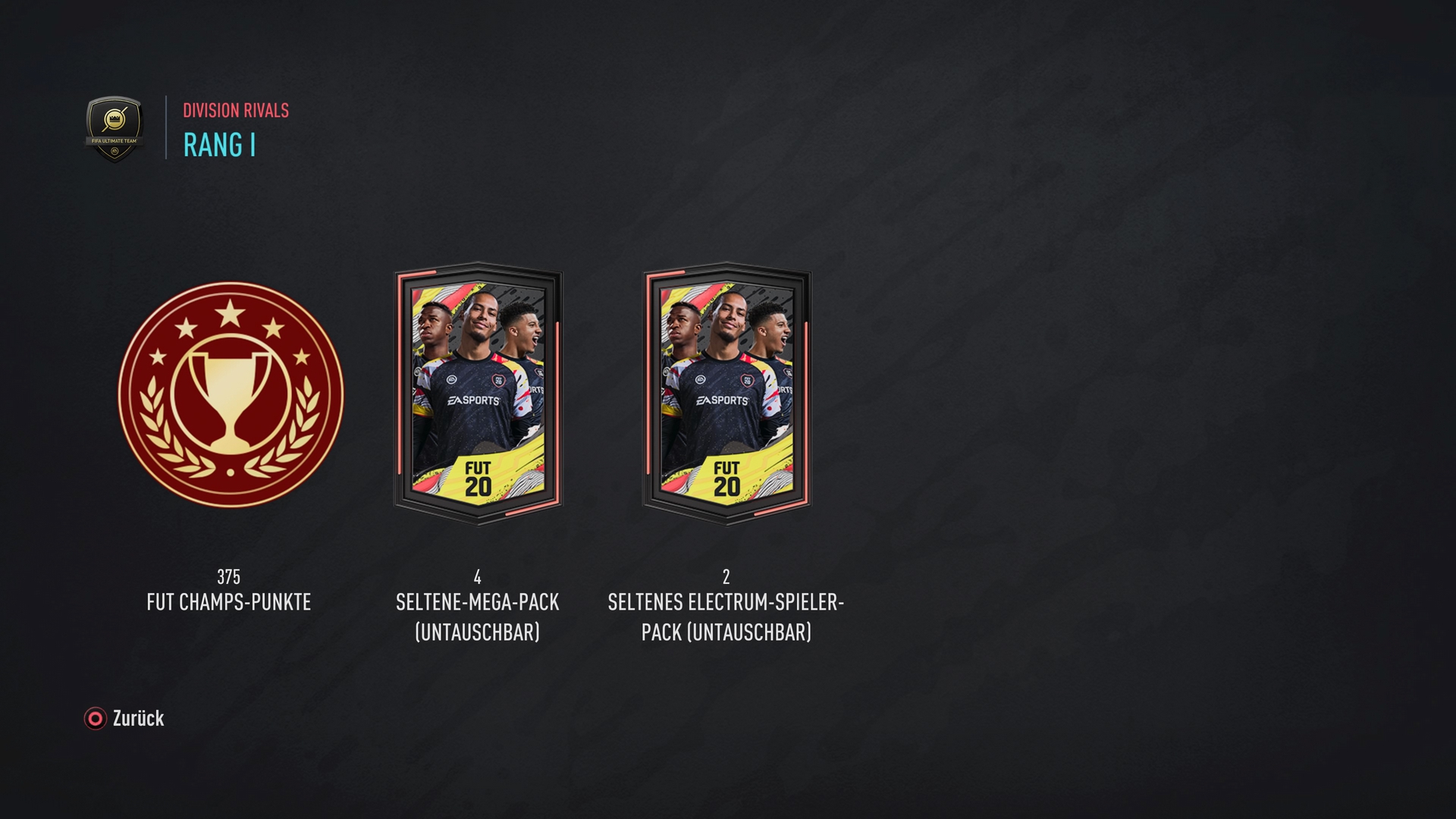Select the Seltenes Electrum-Spieler-Pack card
The width and height of the screenshot is (1456, 819).
(726, 394)
